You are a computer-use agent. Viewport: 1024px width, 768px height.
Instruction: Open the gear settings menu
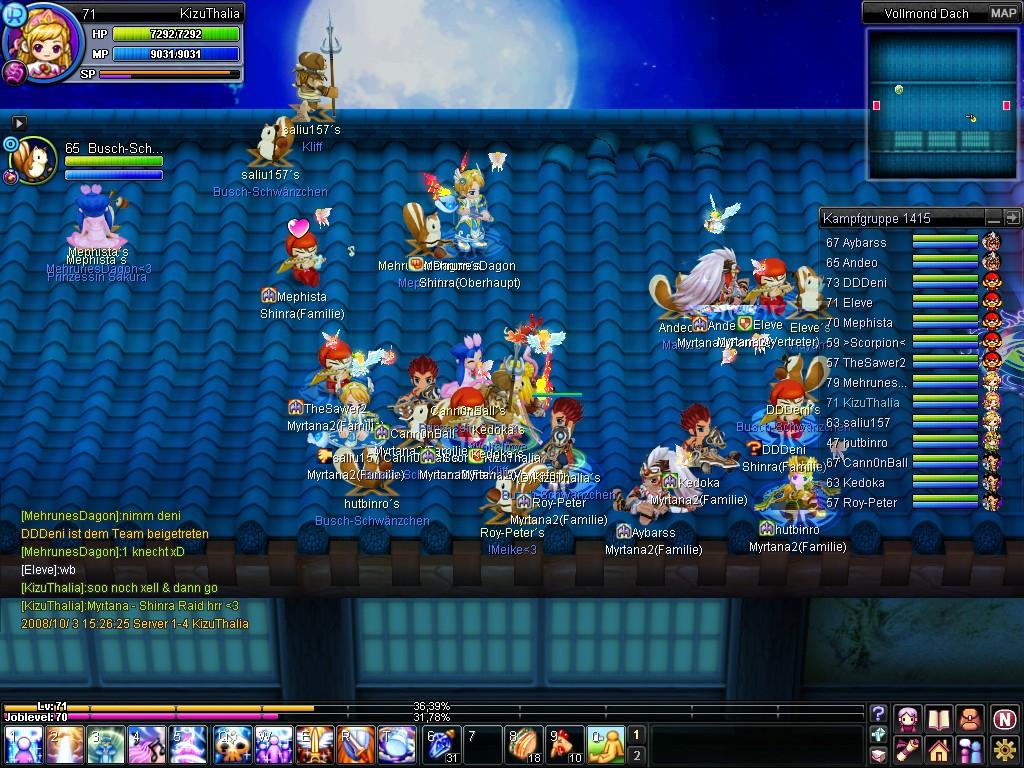pyautogui.click(x=1004, y=748)
